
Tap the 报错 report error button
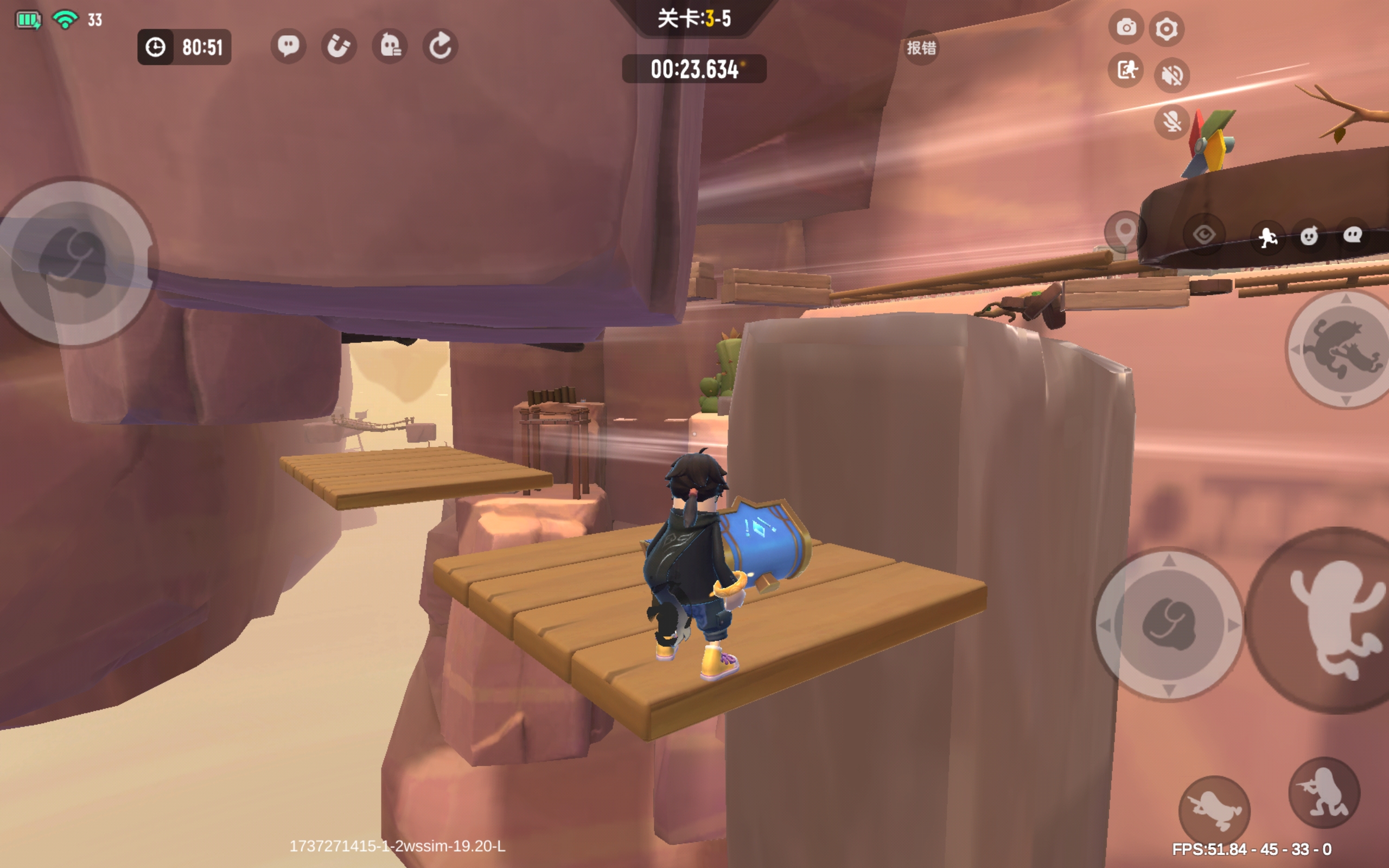tap(921, 48)
